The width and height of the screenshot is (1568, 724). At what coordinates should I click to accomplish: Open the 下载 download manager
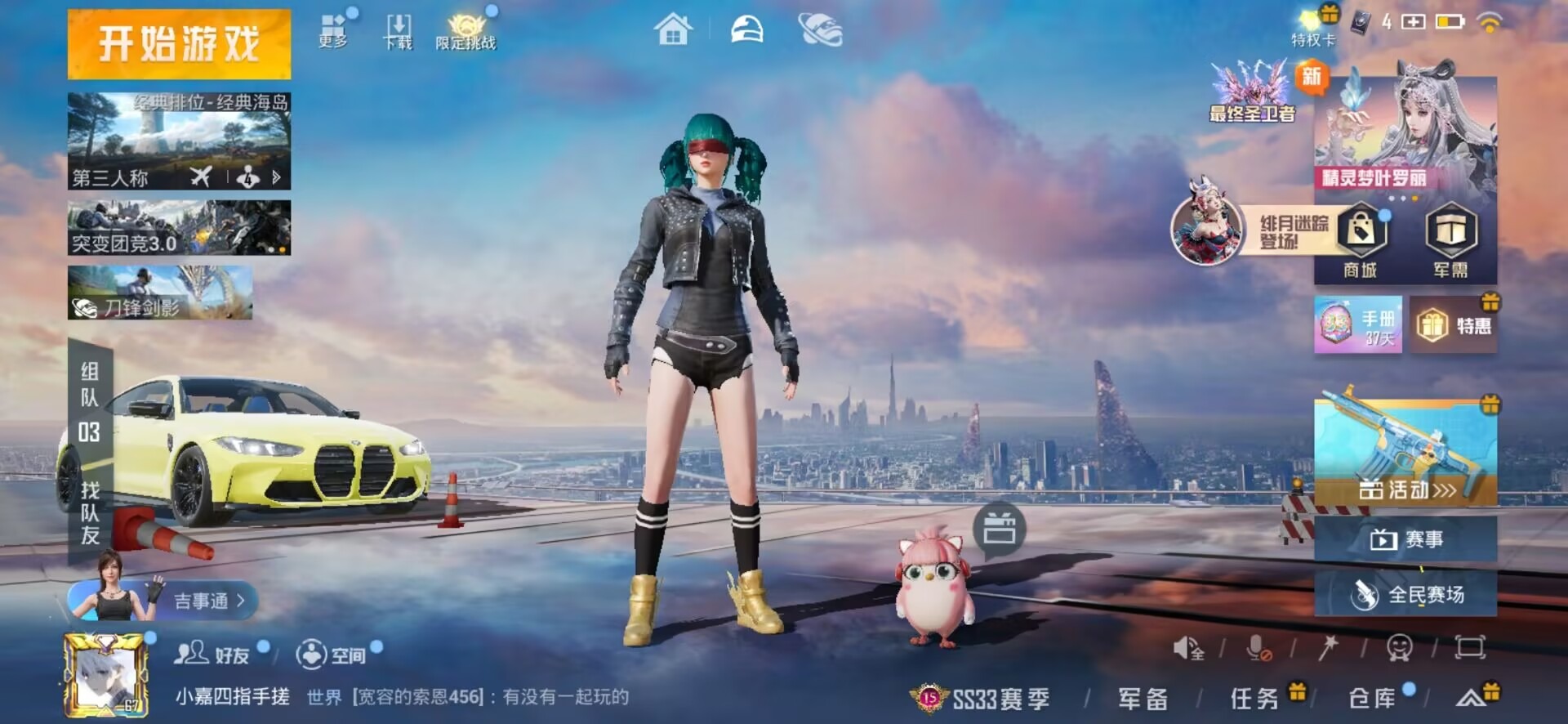click(398, 32)
